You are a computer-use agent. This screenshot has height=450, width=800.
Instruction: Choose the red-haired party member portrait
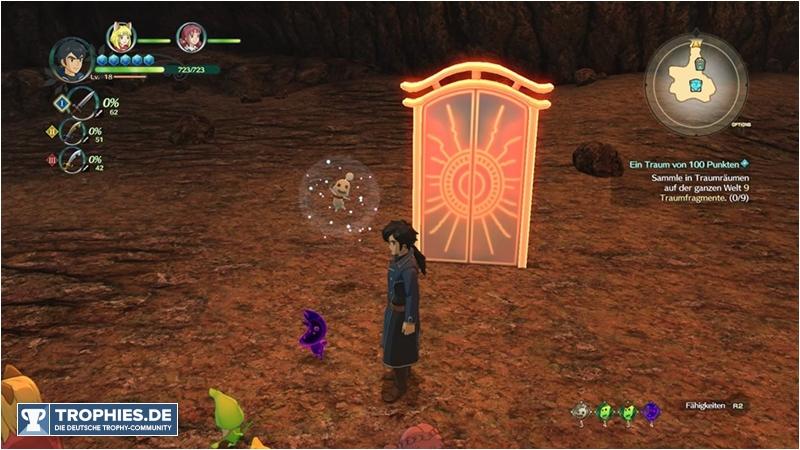190,38
